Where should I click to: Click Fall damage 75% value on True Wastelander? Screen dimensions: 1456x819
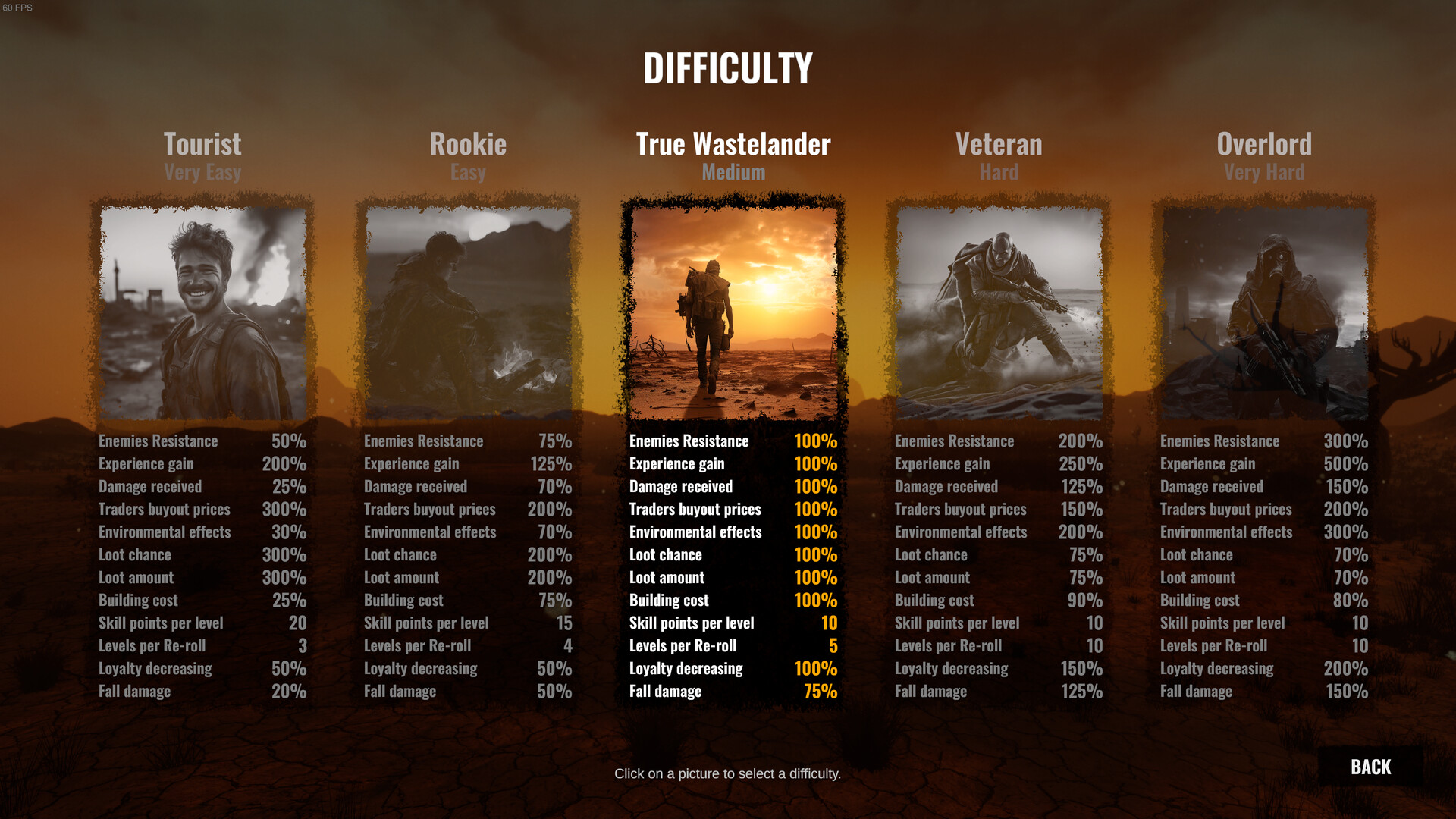click(821, 691)
